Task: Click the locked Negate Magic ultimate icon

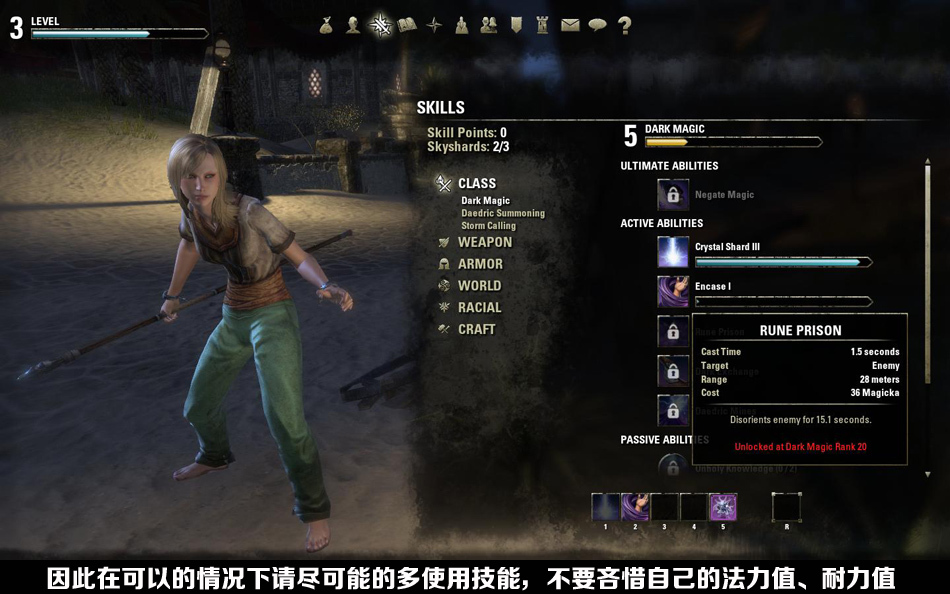Action: tap(673, 194)
